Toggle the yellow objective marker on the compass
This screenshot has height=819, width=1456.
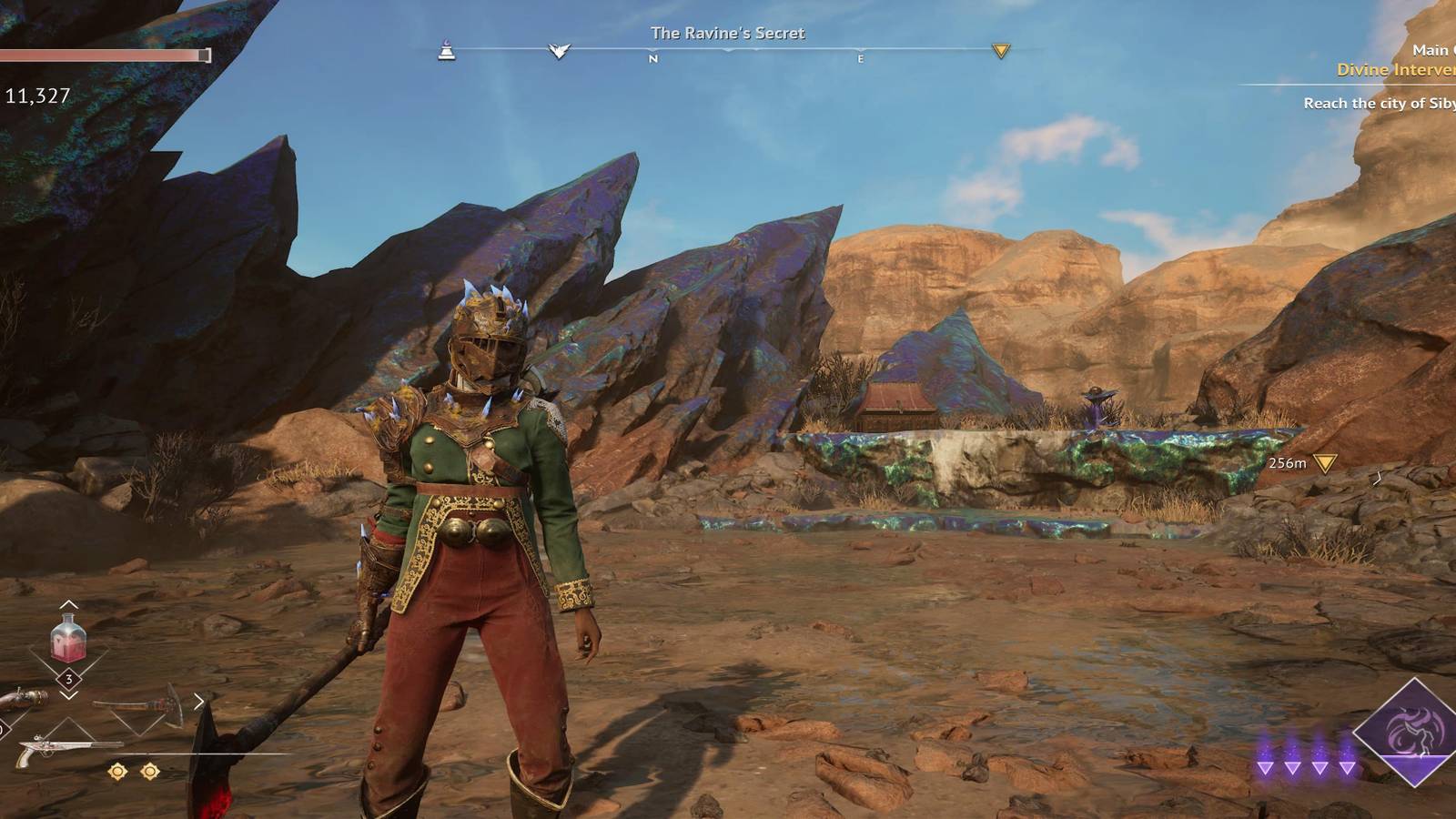tap(1001, 52)
